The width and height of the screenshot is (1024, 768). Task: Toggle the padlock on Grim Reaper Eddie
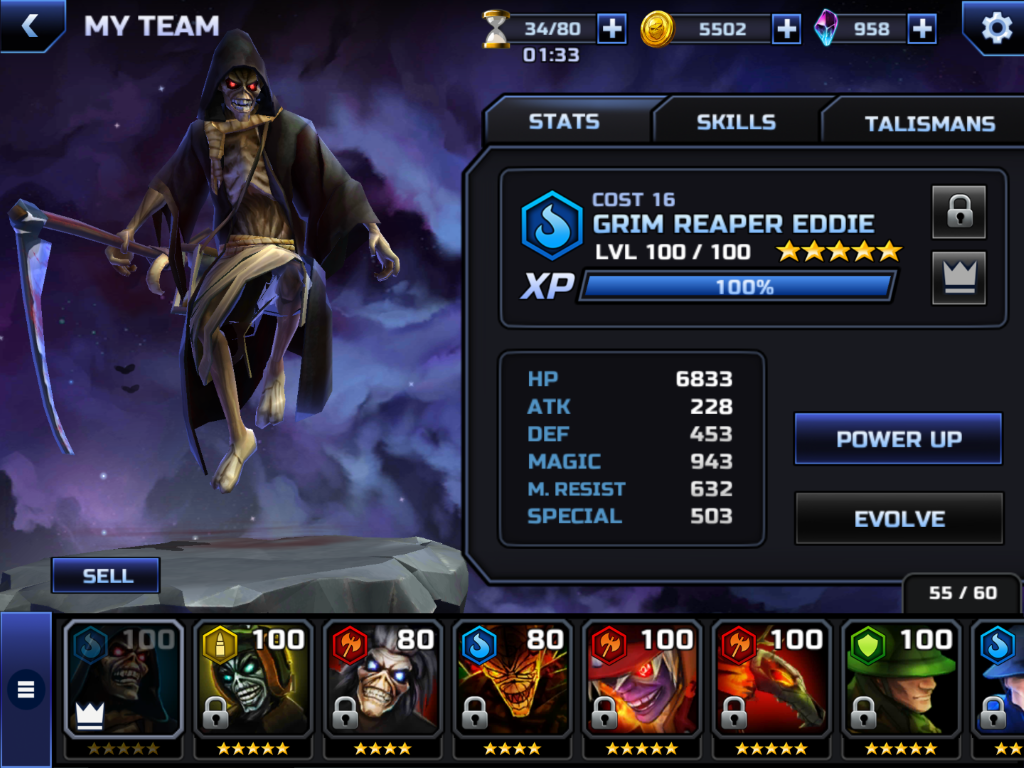coord(958,212)
